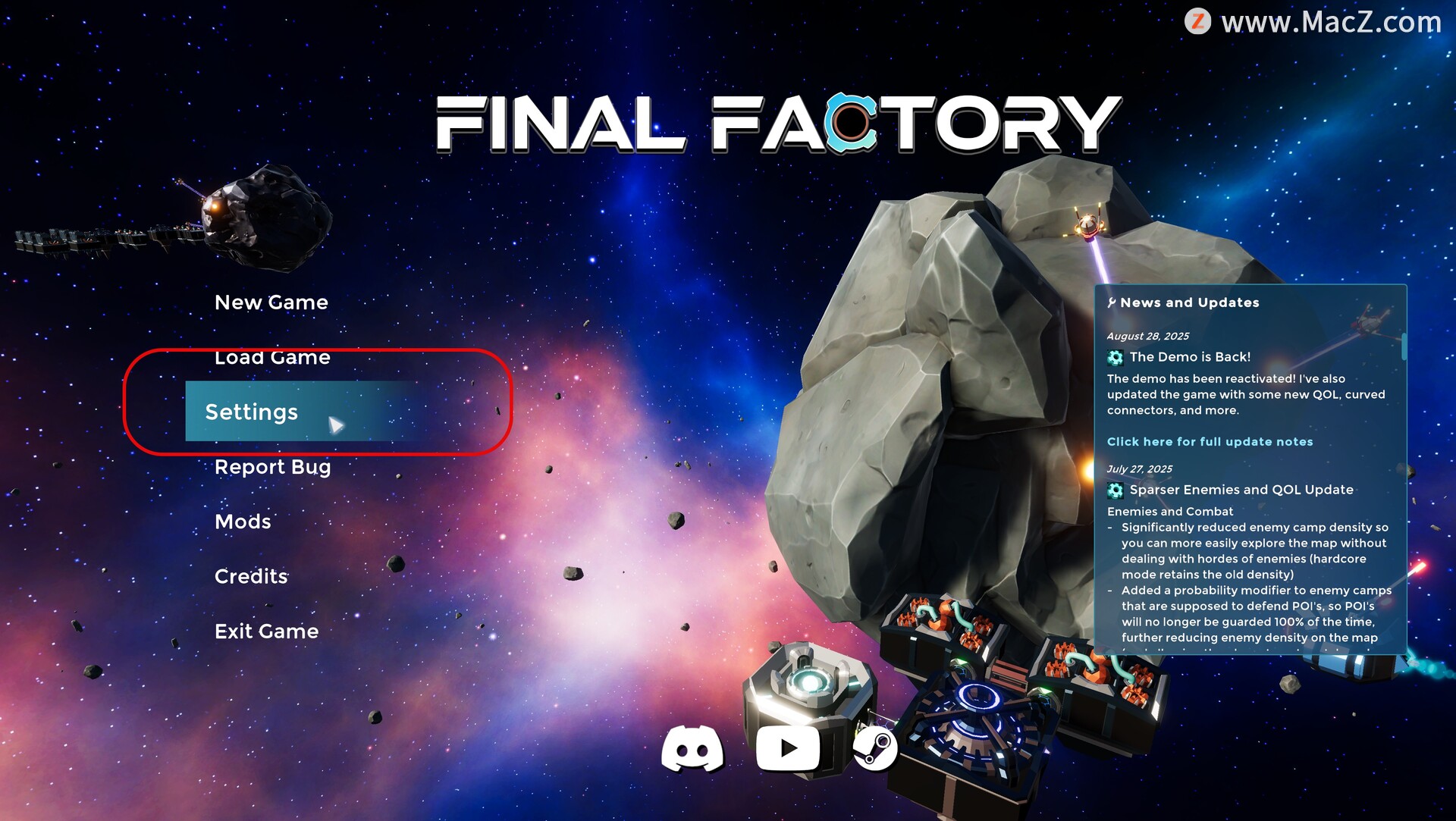Open the Mods menu
The width and height of the screenshot is (1456, 821).
[x=243, y=522]
